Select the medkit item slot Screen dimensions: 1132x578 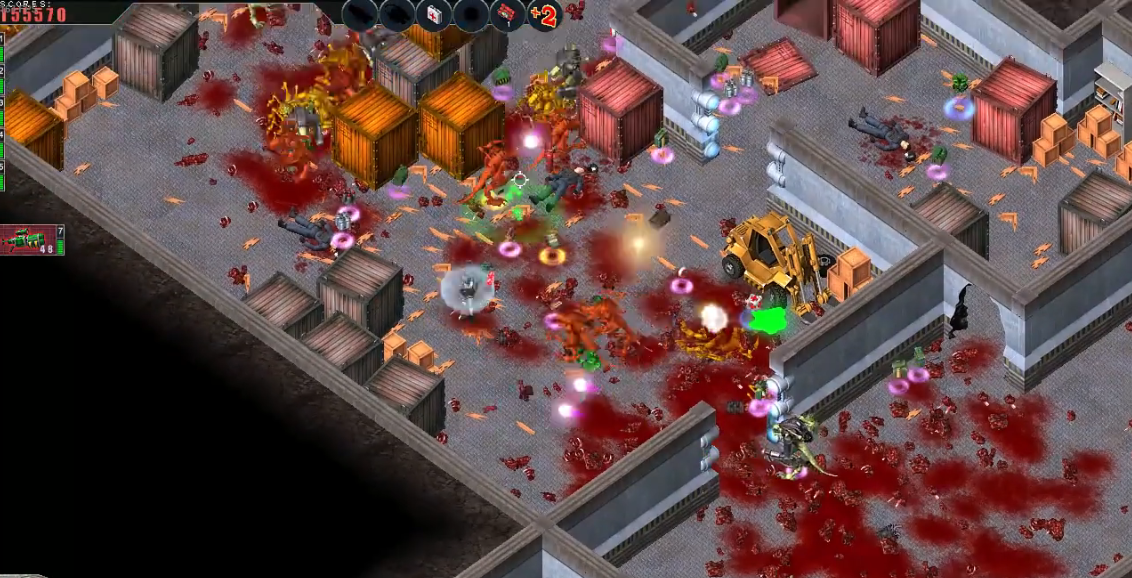[x=433, y=15]
